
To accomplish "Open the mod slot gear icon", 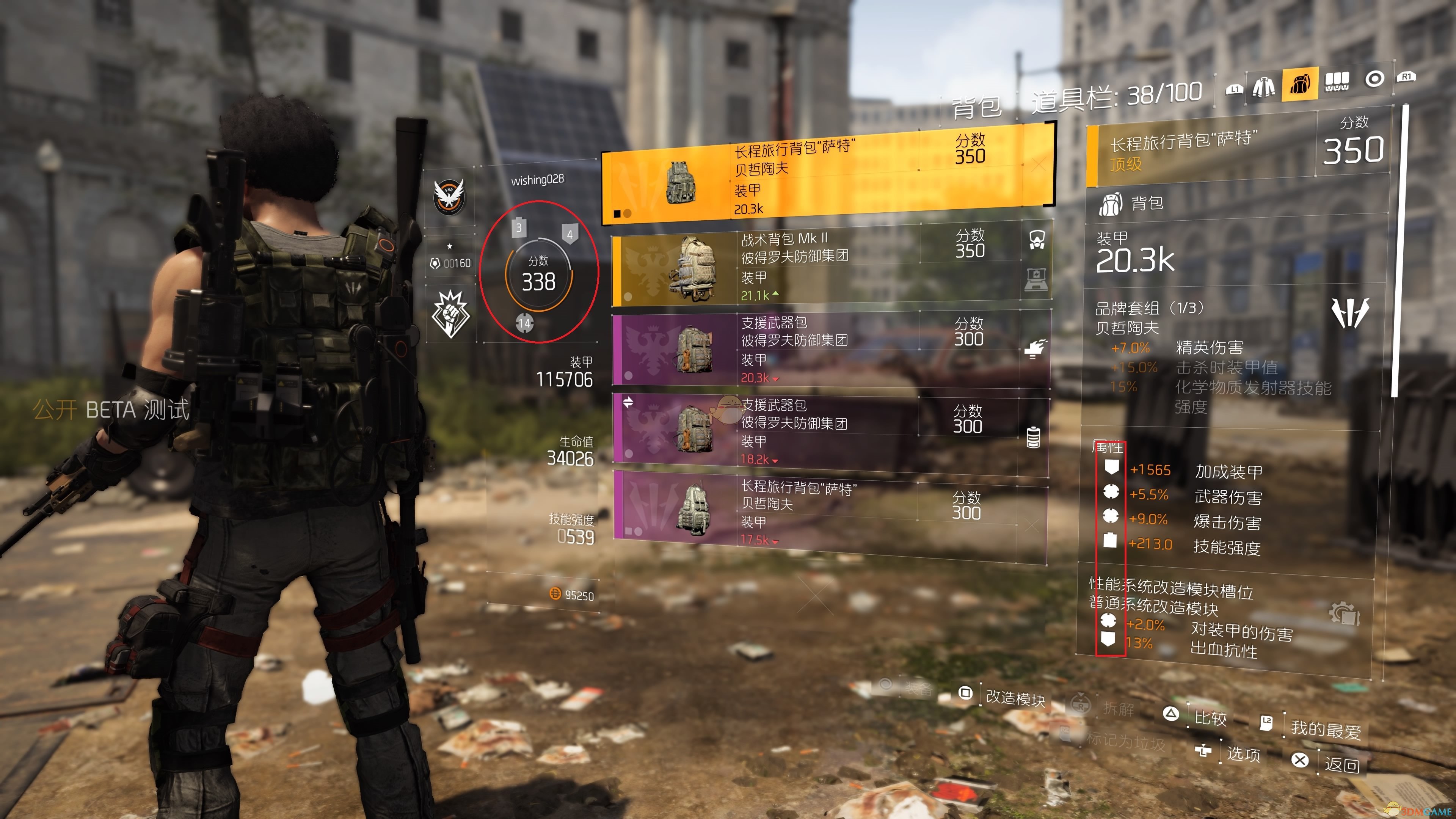I will pos(1345,613).
